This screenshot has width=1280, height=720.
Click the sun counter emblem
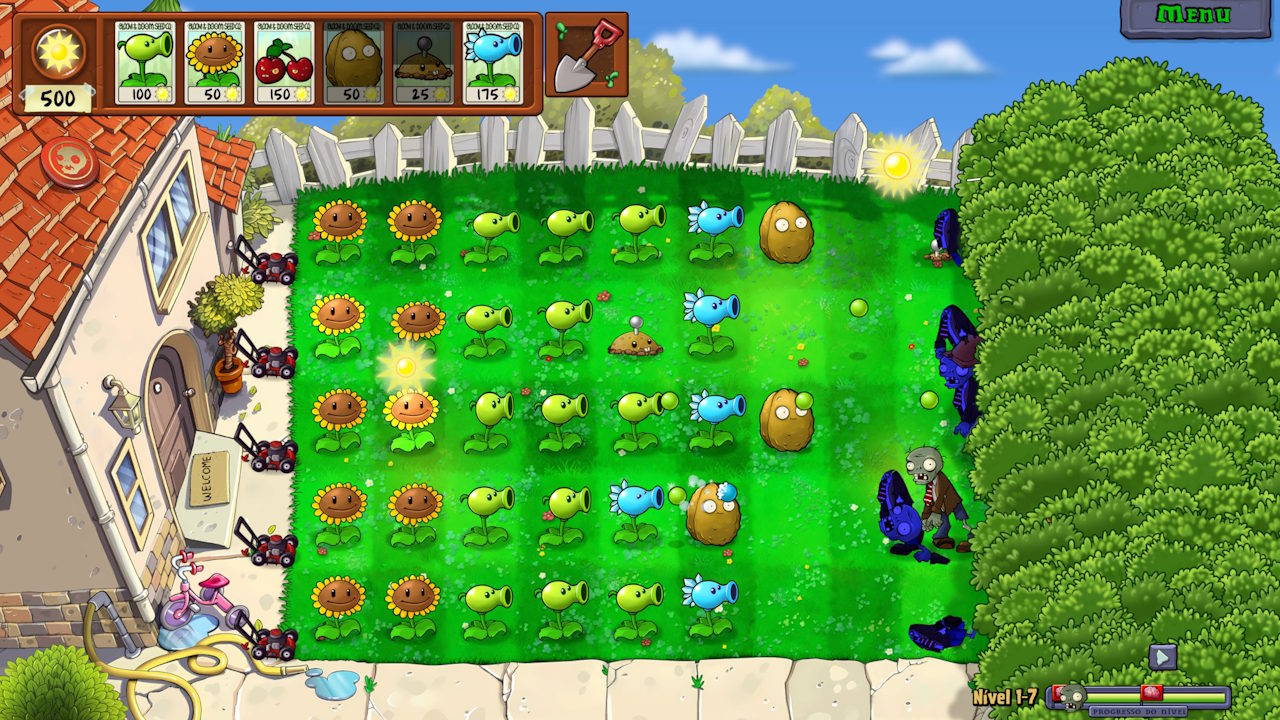tap(57, 50)
